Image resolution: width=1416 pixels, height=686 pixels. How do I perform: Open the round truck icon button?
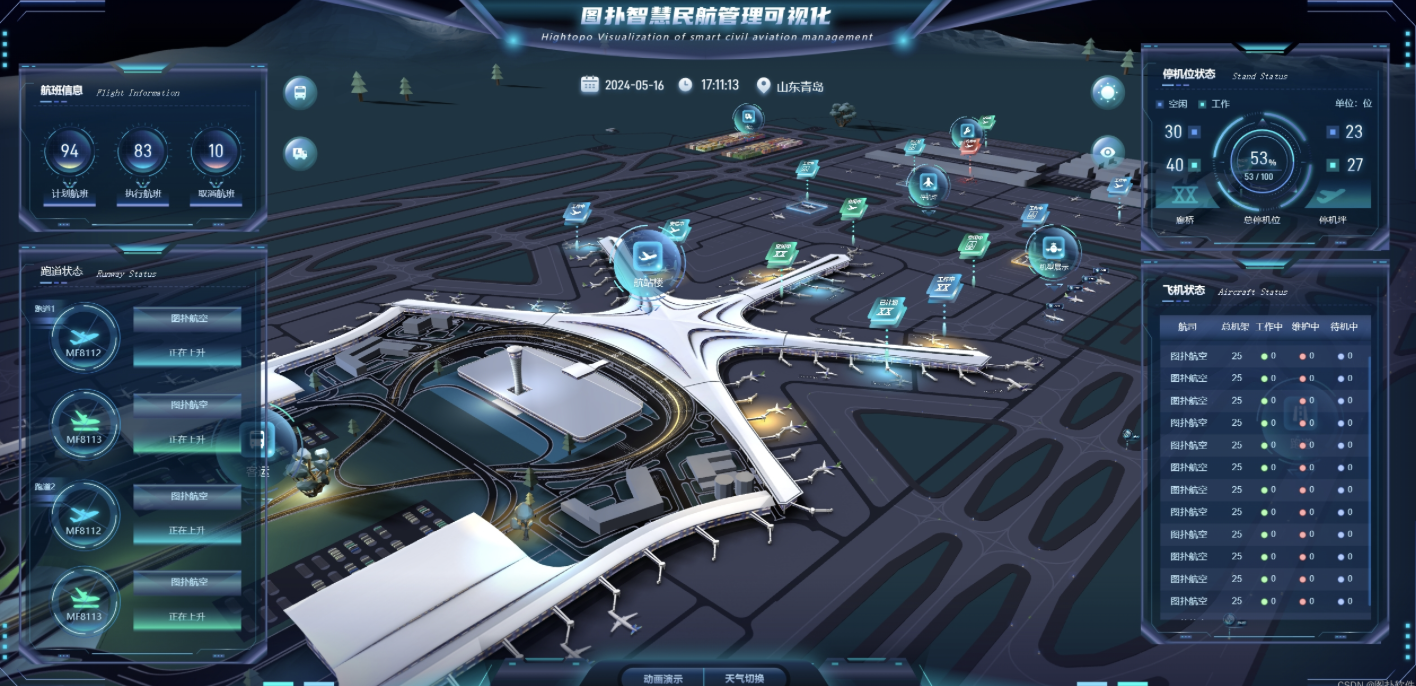pyautogui.click(x=300, y=153)
